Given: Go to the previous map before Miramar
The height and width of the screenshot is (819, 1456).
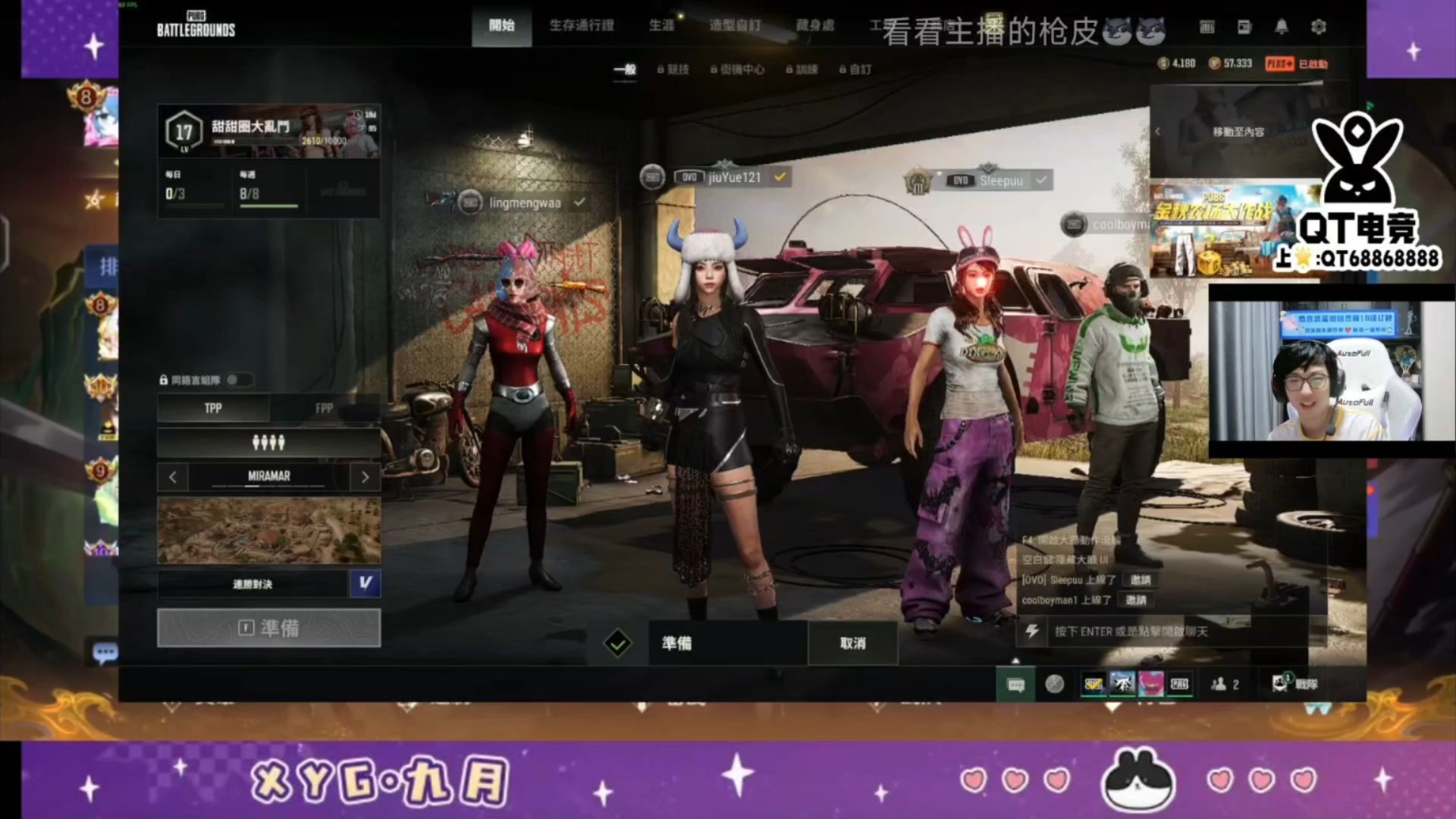Looking at the screenshot, I should [173, 477].
